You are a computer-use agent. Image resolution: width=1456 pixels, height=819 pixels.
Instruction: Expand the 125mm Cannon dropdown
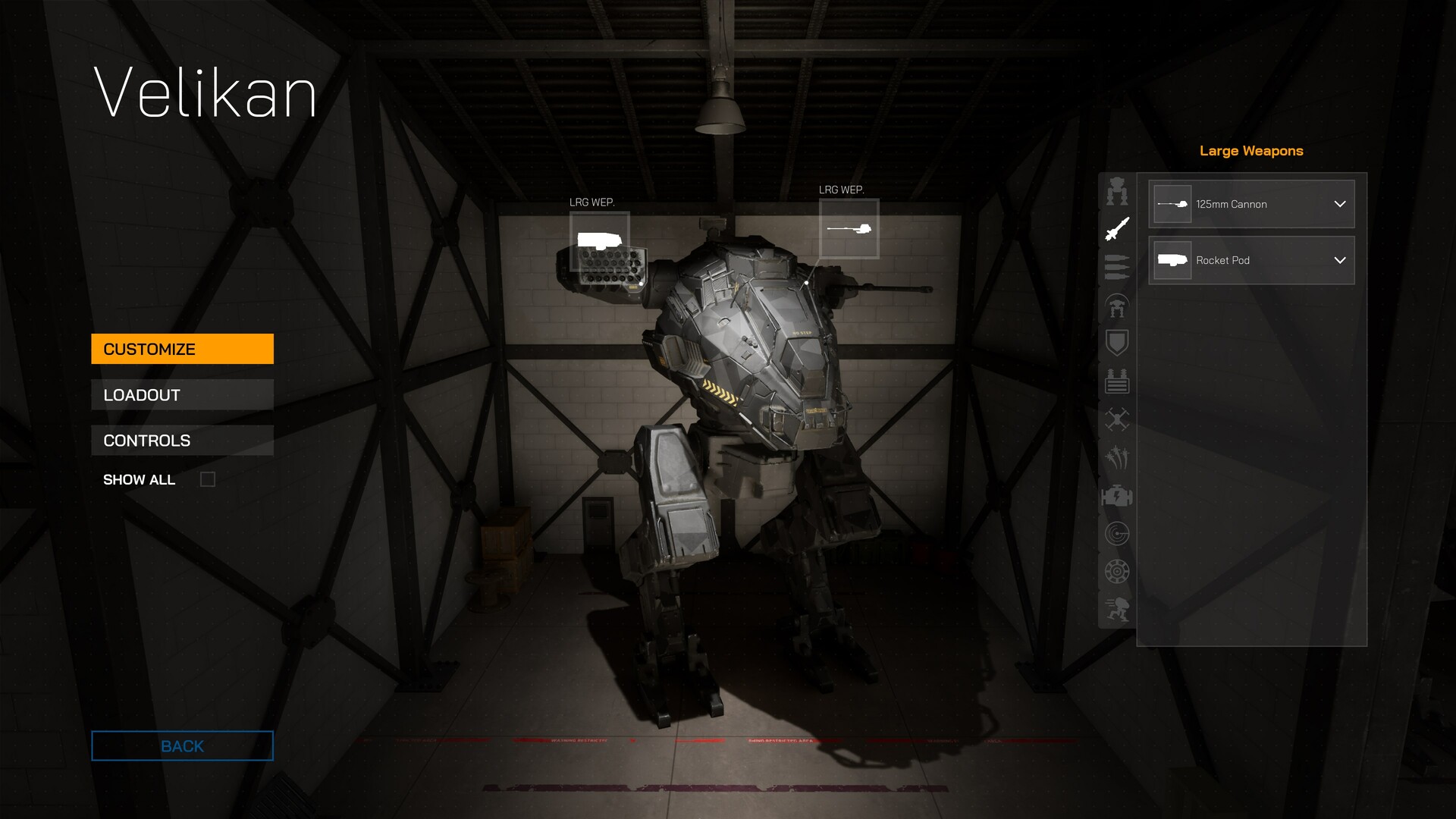[x=1339, y=204]
